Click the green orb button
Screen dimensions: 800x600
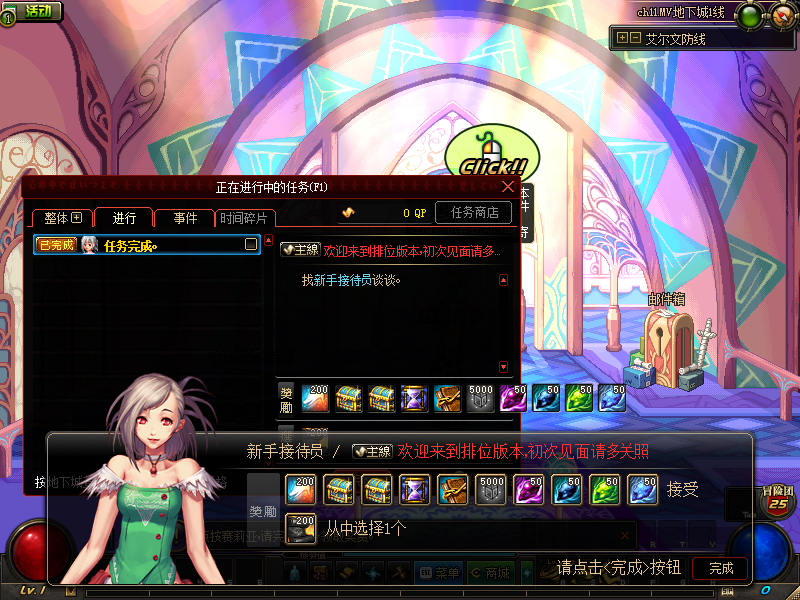(x=748, y=16)
